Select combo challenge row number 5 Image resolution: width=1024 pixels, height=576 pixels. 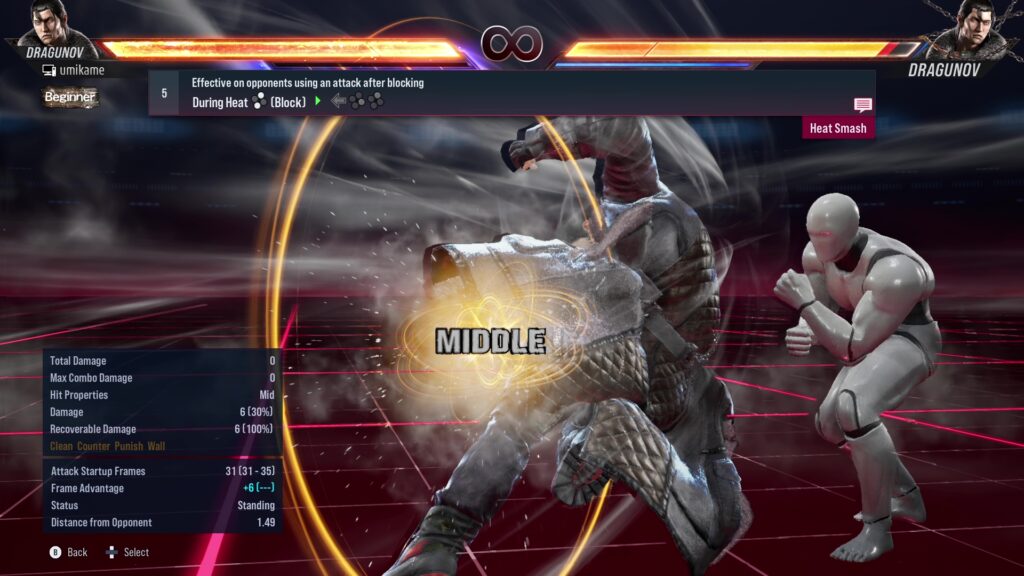164,92
